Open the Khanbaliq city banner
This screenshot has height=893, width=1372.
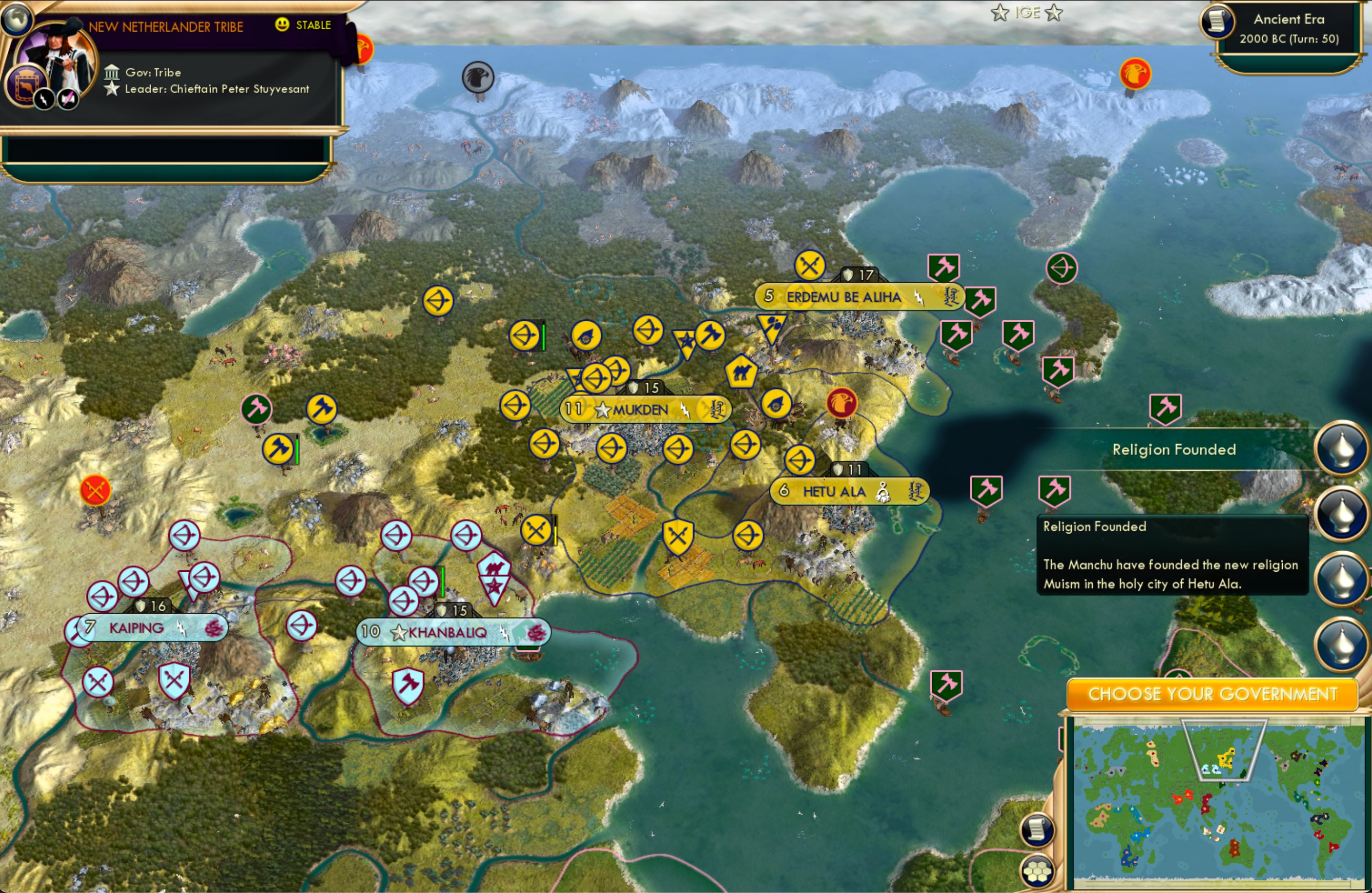pos(452,632)
